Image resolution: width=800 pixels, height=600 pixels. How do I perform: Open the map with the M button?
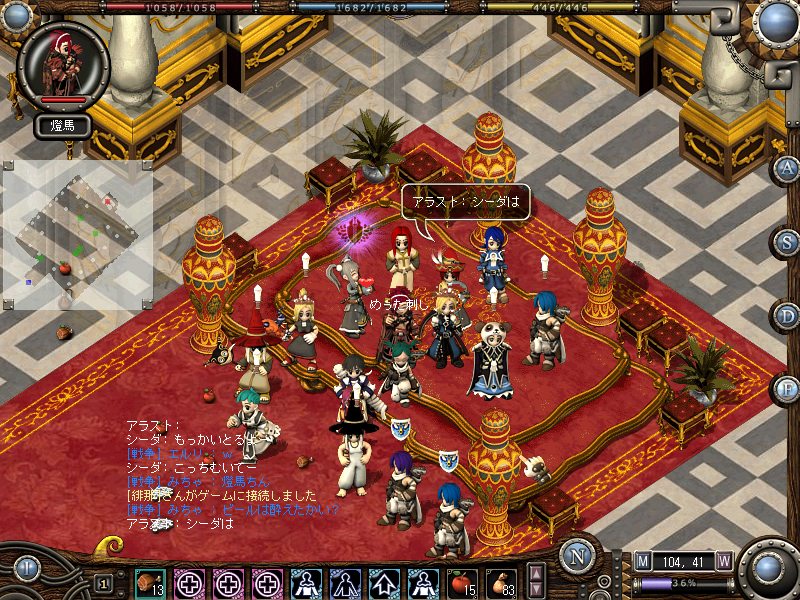tap(642, 561)
